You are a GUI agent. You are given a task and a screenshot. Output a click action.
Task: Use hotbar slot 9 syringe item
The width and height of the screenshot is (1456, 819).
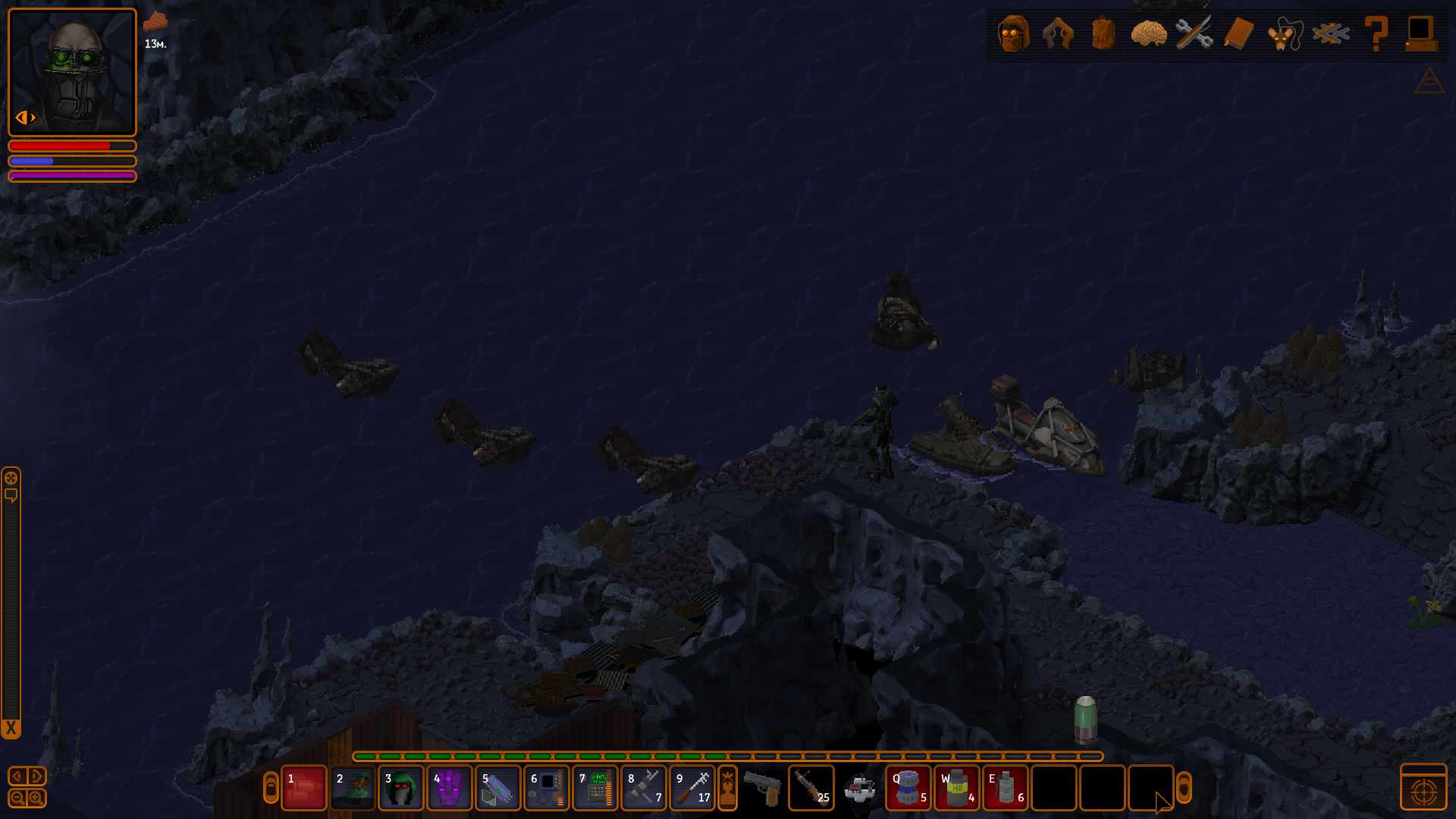click(x=692, y=789)
